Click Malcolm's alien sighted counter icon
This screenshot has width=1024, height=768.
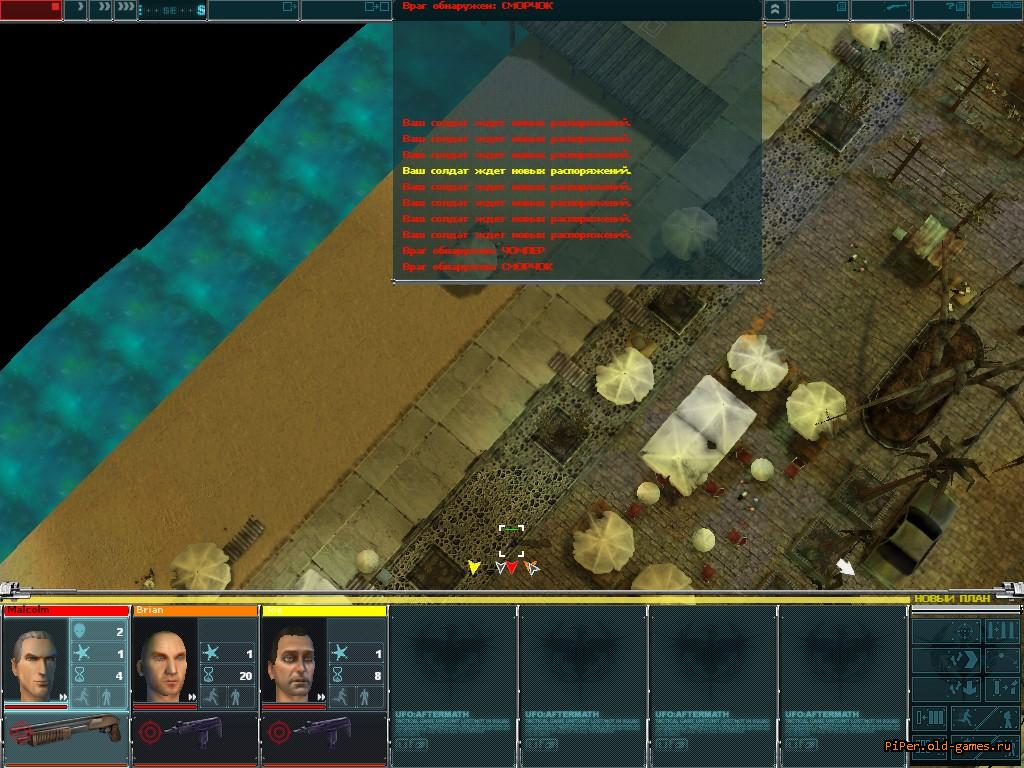click(x=81, y=632)
